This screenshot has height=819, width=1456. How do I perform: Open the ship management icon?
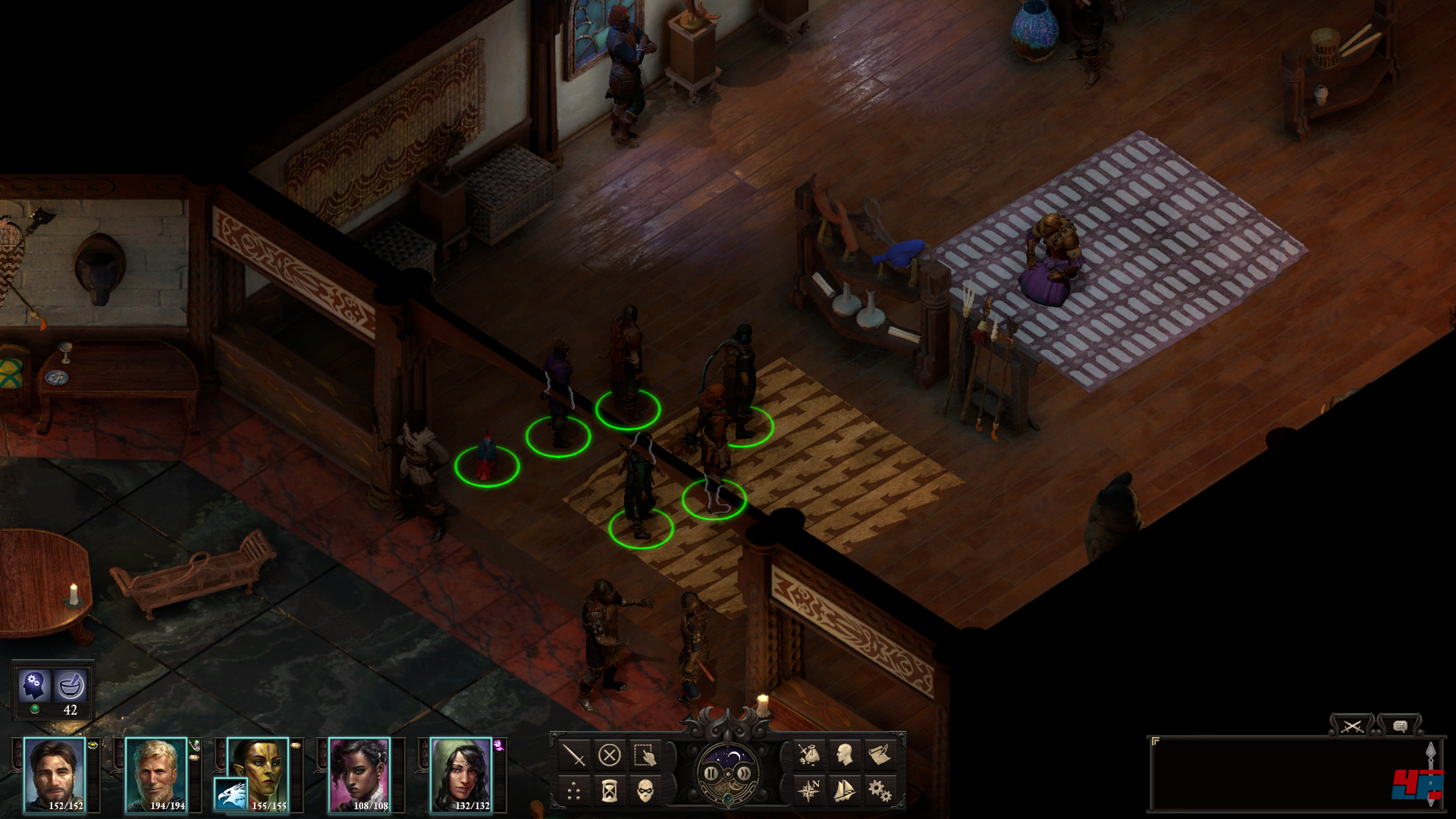pos(845,791)
